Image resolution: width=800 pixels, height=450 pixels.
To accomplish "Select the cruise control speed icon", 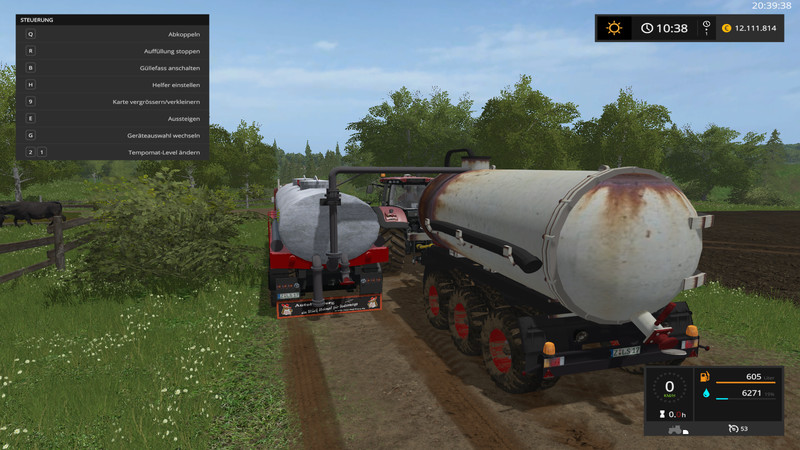I will point(733,430).
